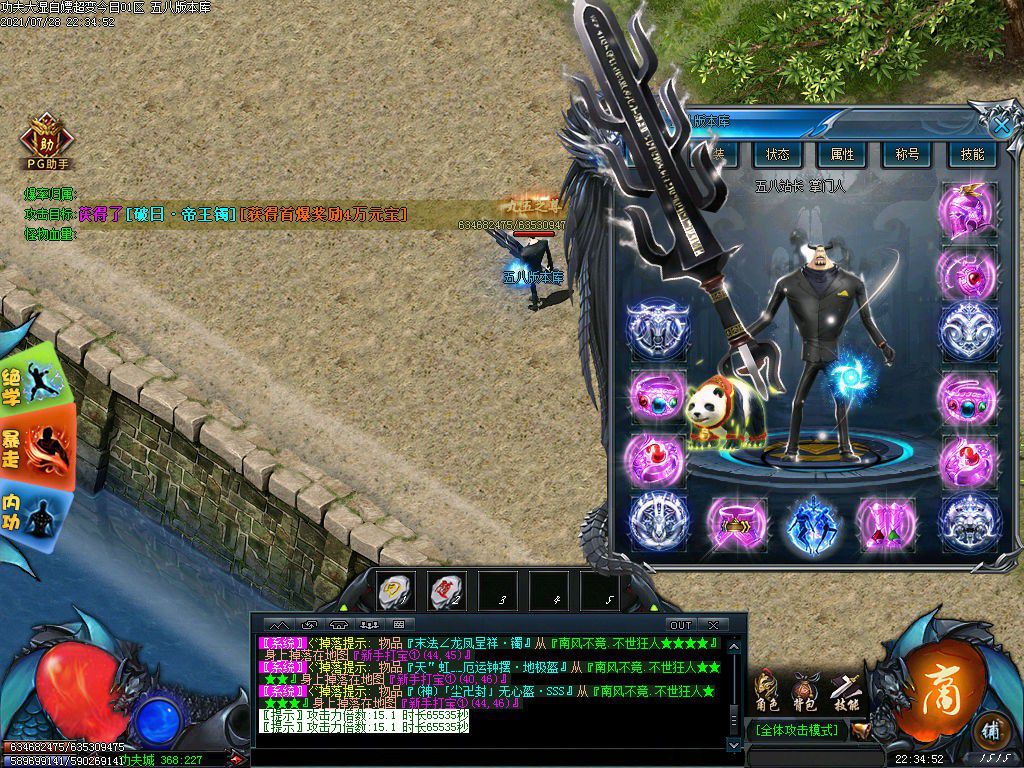Switch to the 状态 (status) tab
The image size is (1024, 768).
tap(777, 155)
